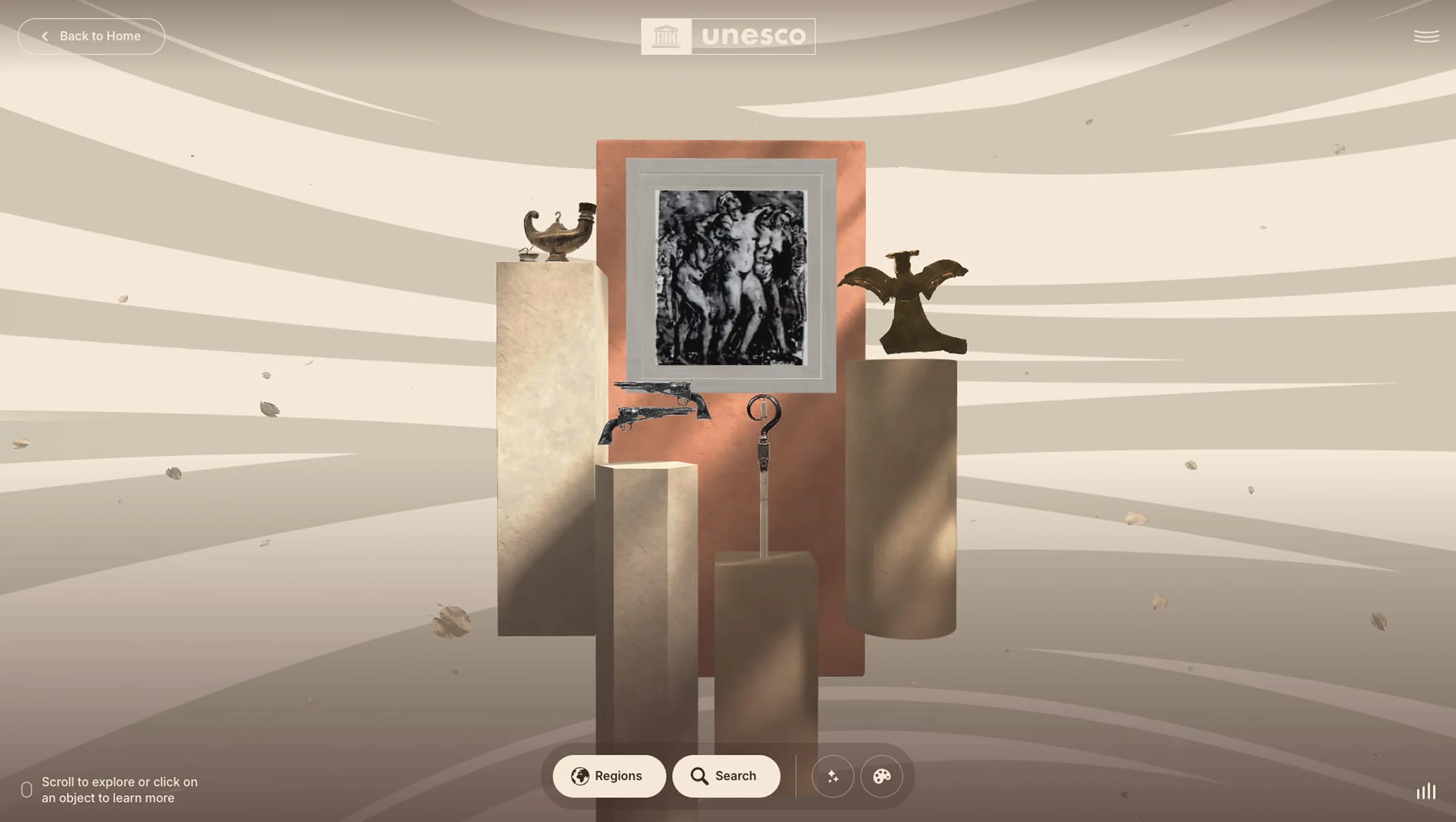Click the sparkles effects icon
Image resolution: width=1456 pixels, height=822 pixels.
[x=833, y=776]
